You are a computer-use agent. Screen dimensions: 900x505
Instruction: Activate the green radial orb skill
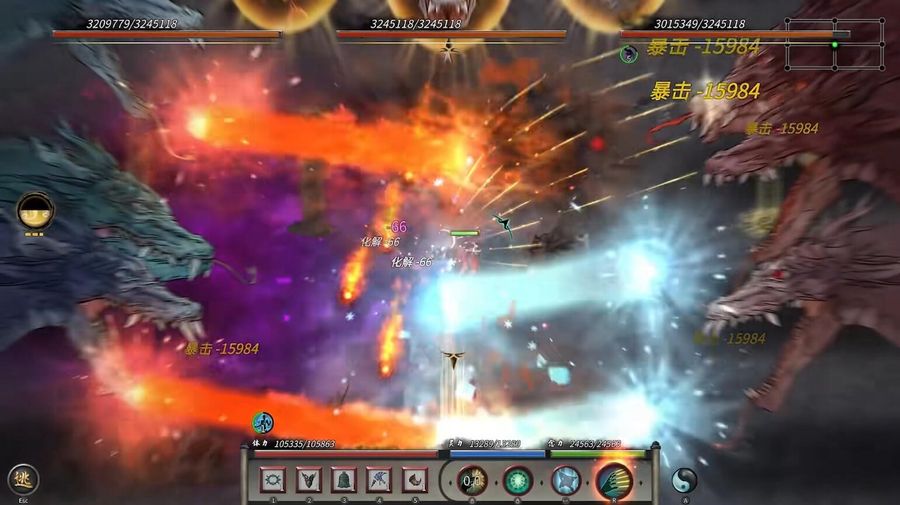pyautogui.click(x=517, y=481)
